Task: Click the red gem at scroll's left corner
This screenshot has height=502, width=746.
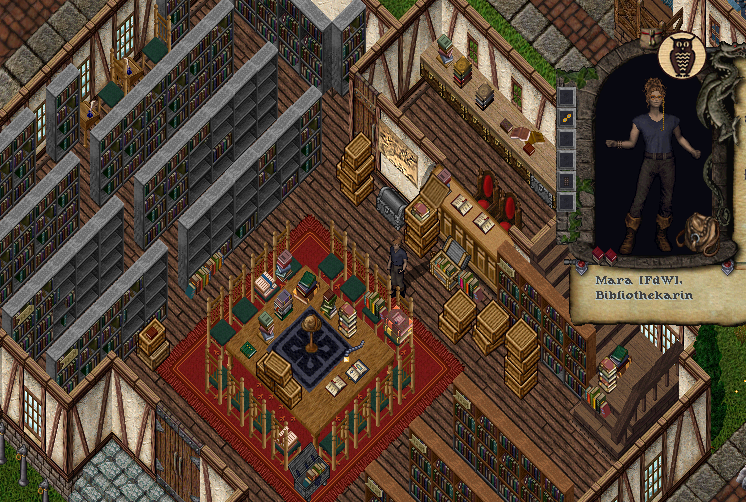Action: (580, 264)
